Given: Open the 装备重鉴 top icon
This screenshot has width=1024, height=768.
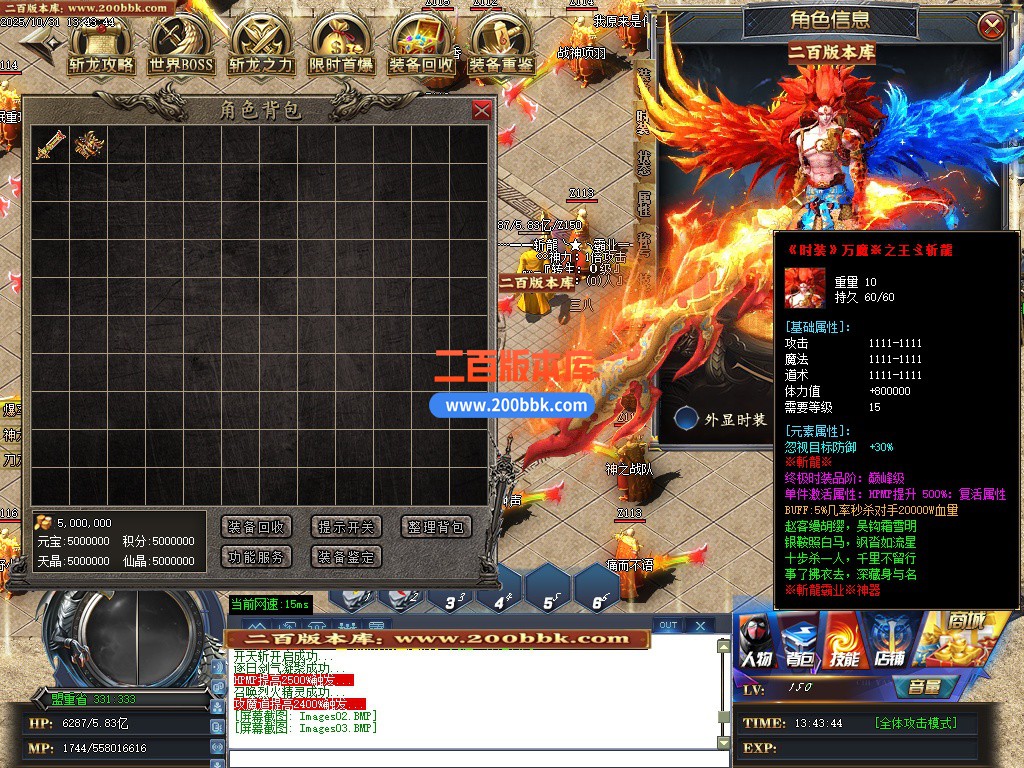Looking at the screenshot, I should (x=501, y=47).
